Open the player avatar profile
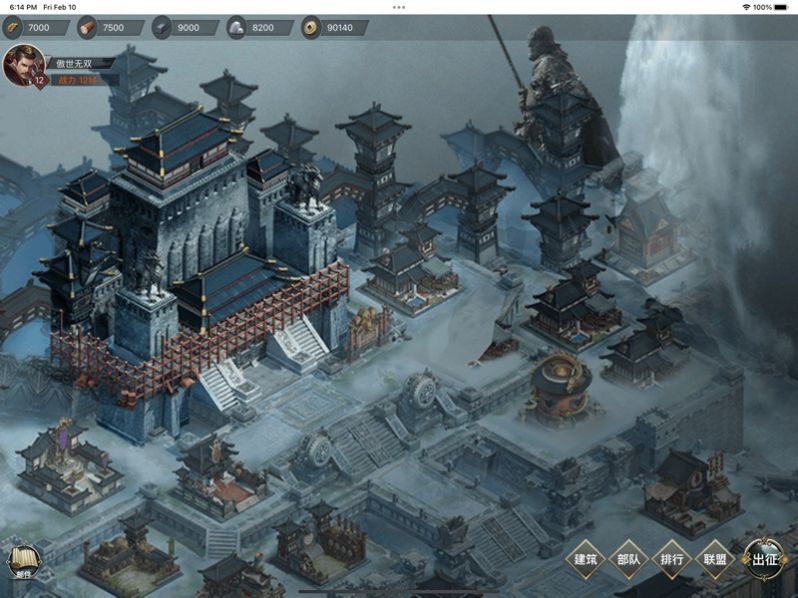Screen dimensions: 798x598 click(x=22, y=66)
